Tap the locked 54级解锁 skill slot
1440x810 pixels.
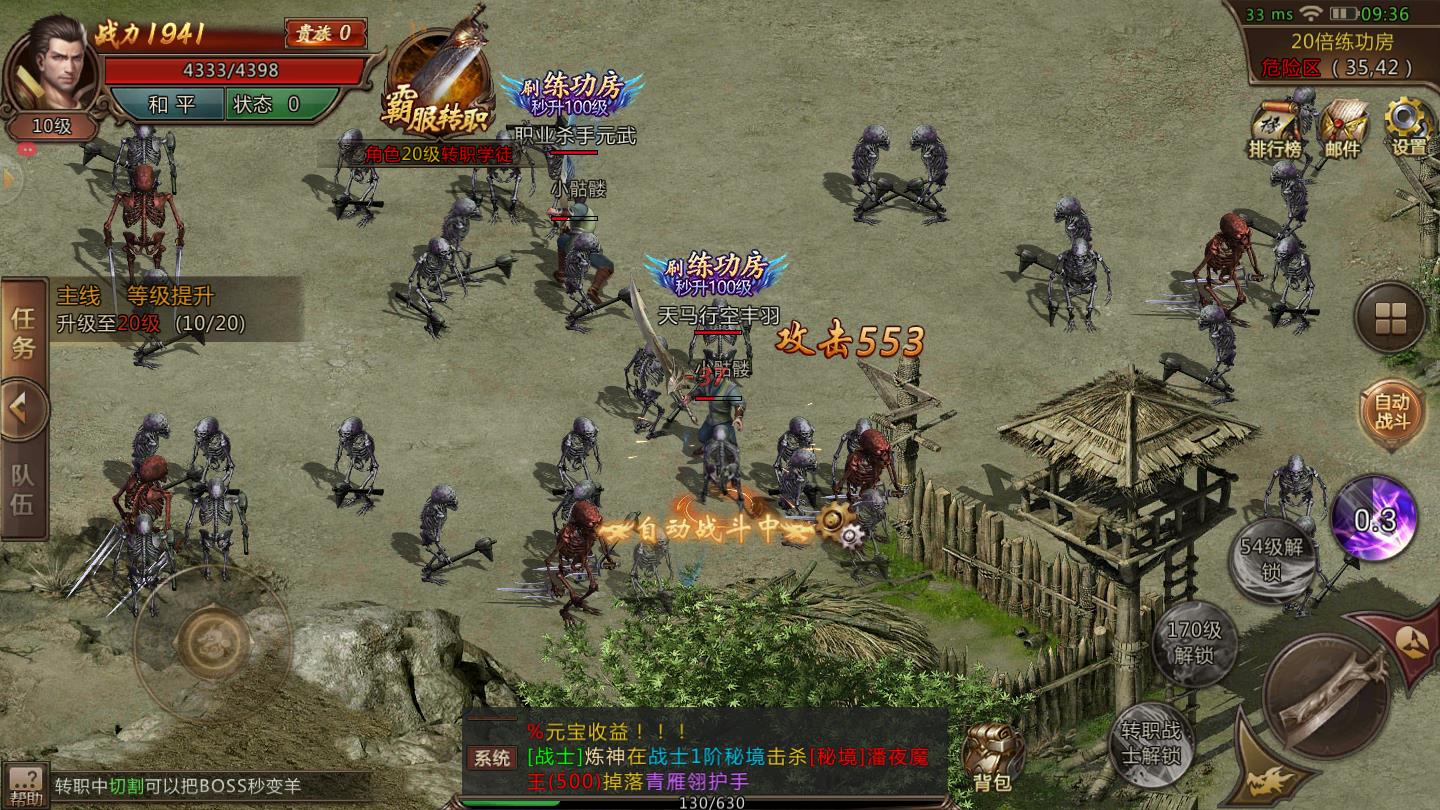pyautogui.click(x=1272, y=560)
